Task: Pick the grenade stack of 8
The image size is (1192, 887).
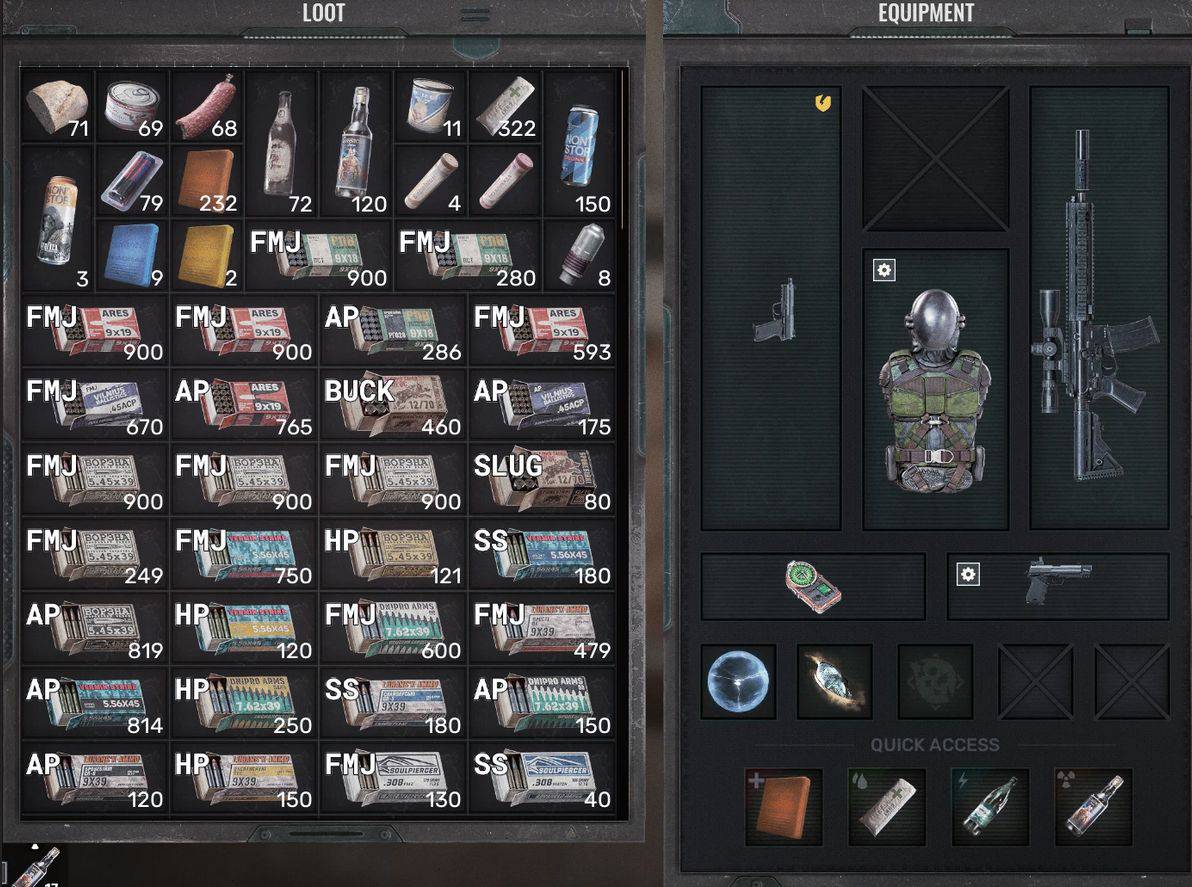Action: pyautogui.click(x=580, y=256)
